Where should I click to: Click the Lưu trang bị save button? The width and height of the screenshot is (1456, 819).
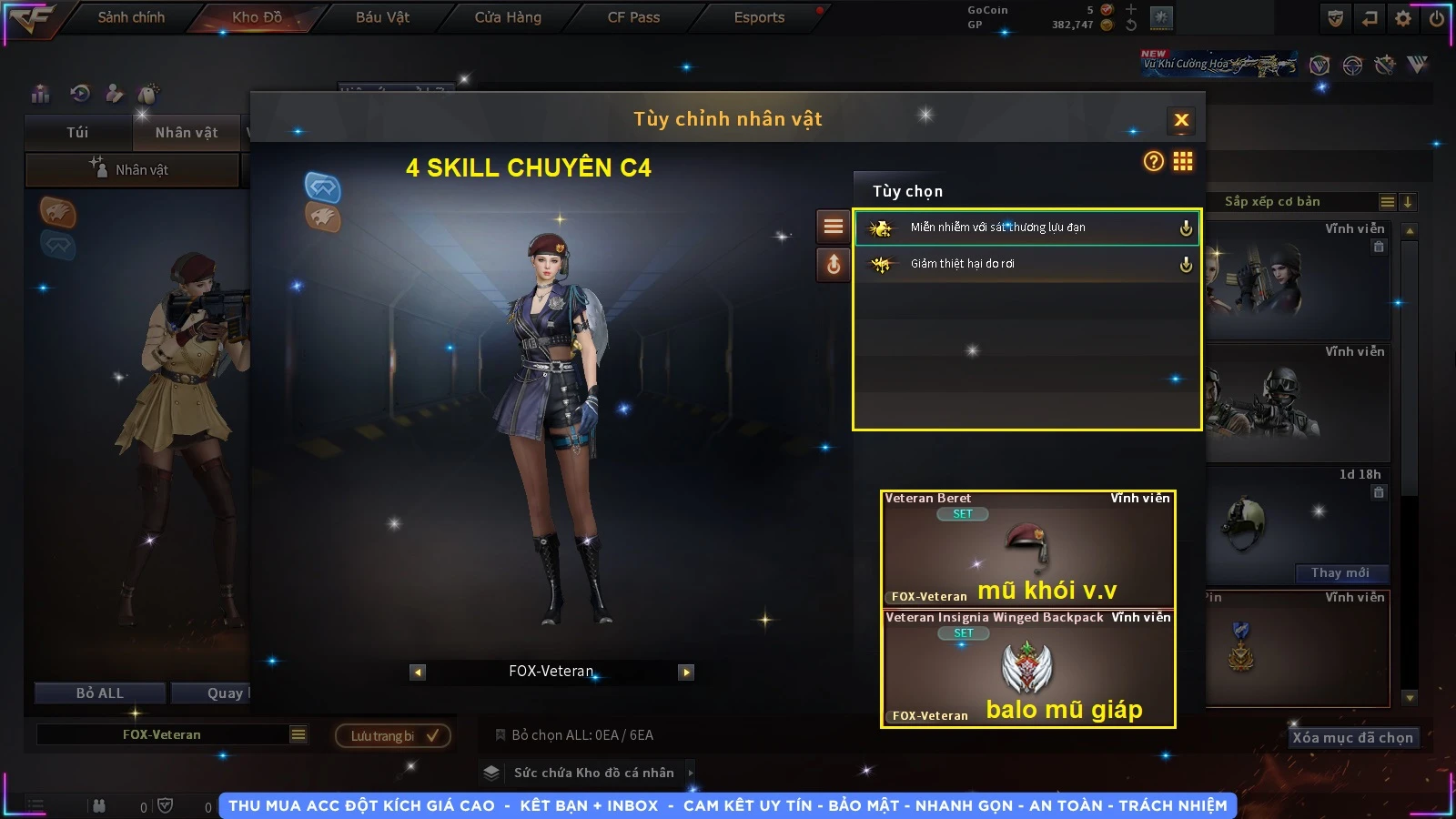pos(393,736)
